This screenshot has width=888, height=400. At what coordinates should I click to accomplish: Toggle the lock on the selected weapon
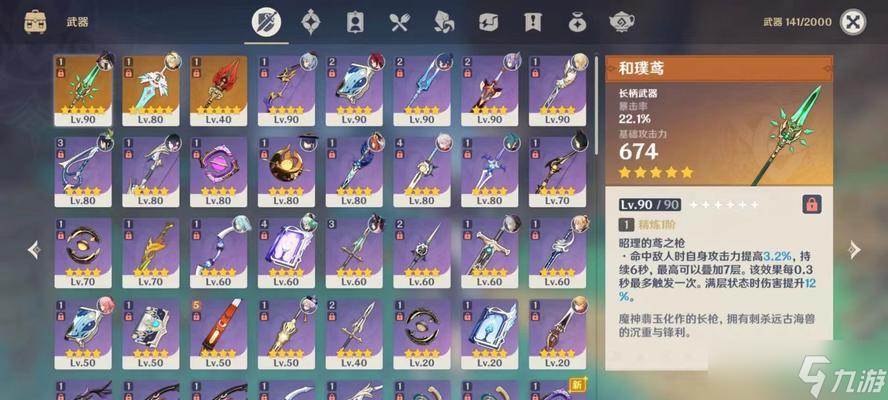click(812, 204)
